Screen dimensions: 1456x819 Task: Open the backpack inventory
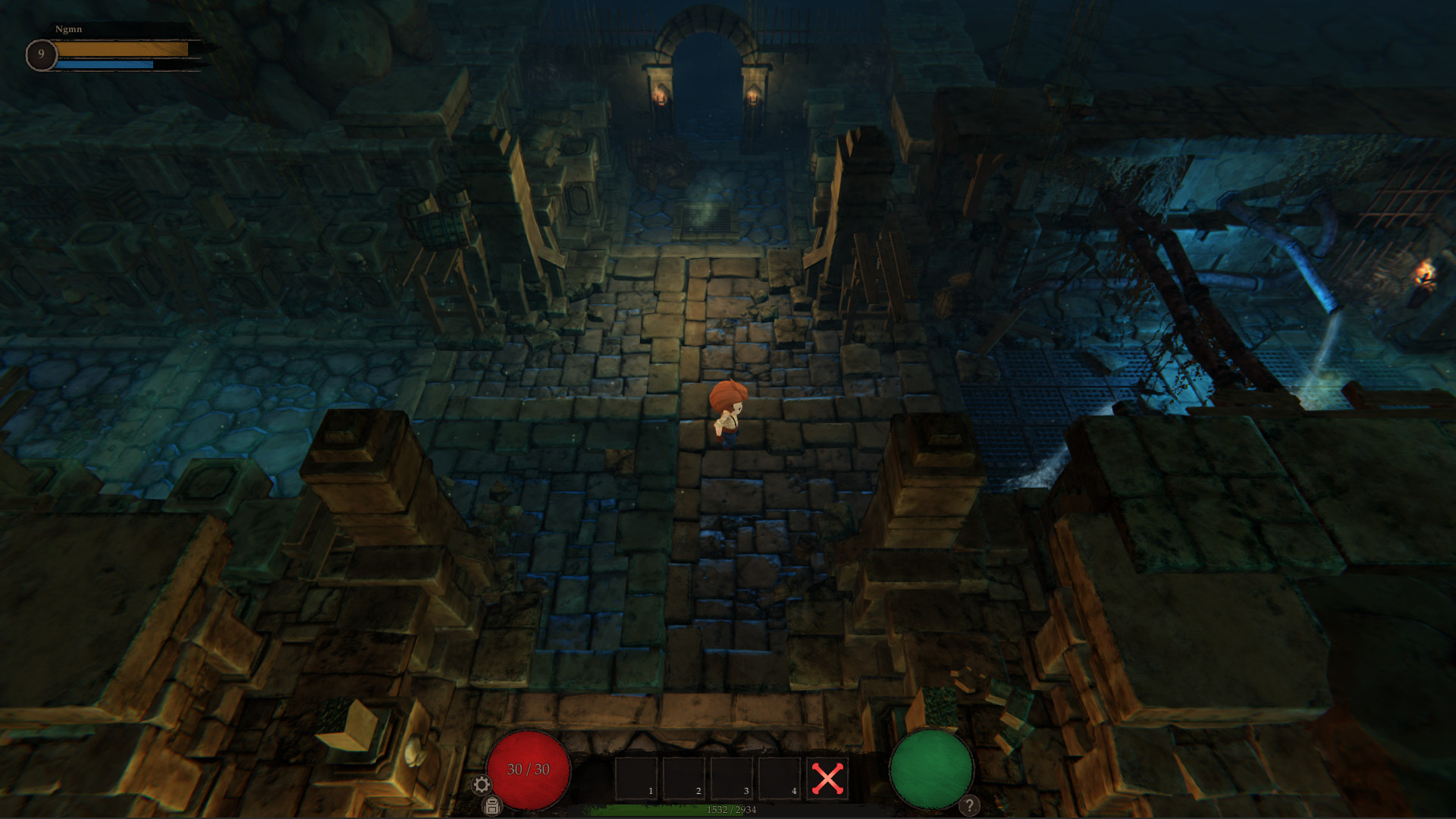490,808
